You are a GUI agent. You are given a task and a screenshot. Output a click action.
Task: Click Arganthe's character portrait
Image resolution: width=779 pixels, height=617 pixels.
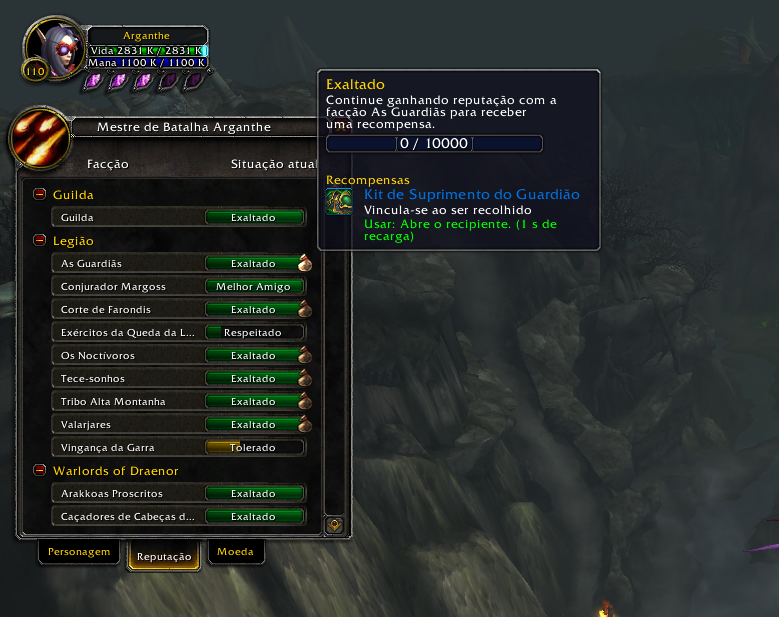click(x=52, y=48)
